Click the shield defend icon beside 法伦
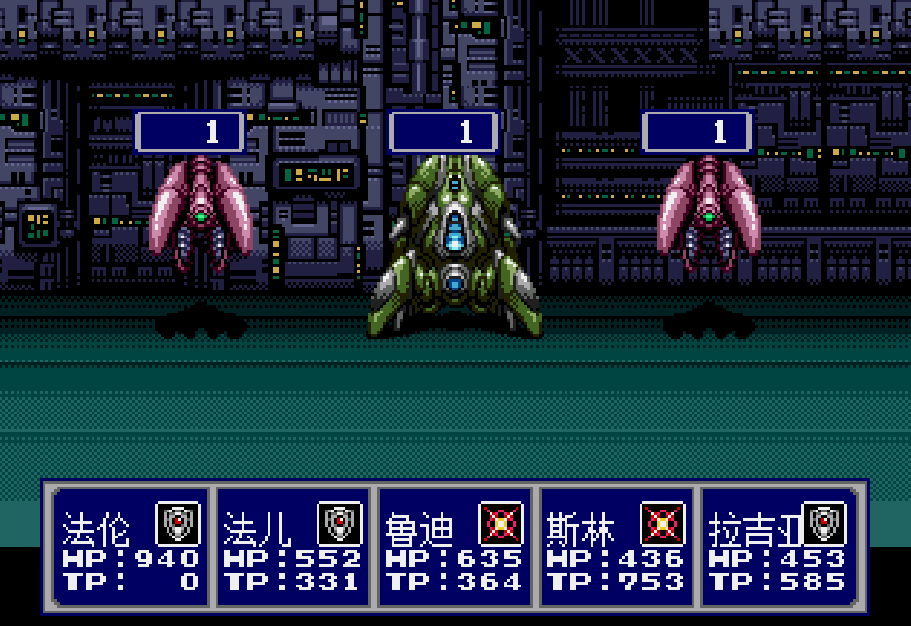911x626 pixels. 178,523
